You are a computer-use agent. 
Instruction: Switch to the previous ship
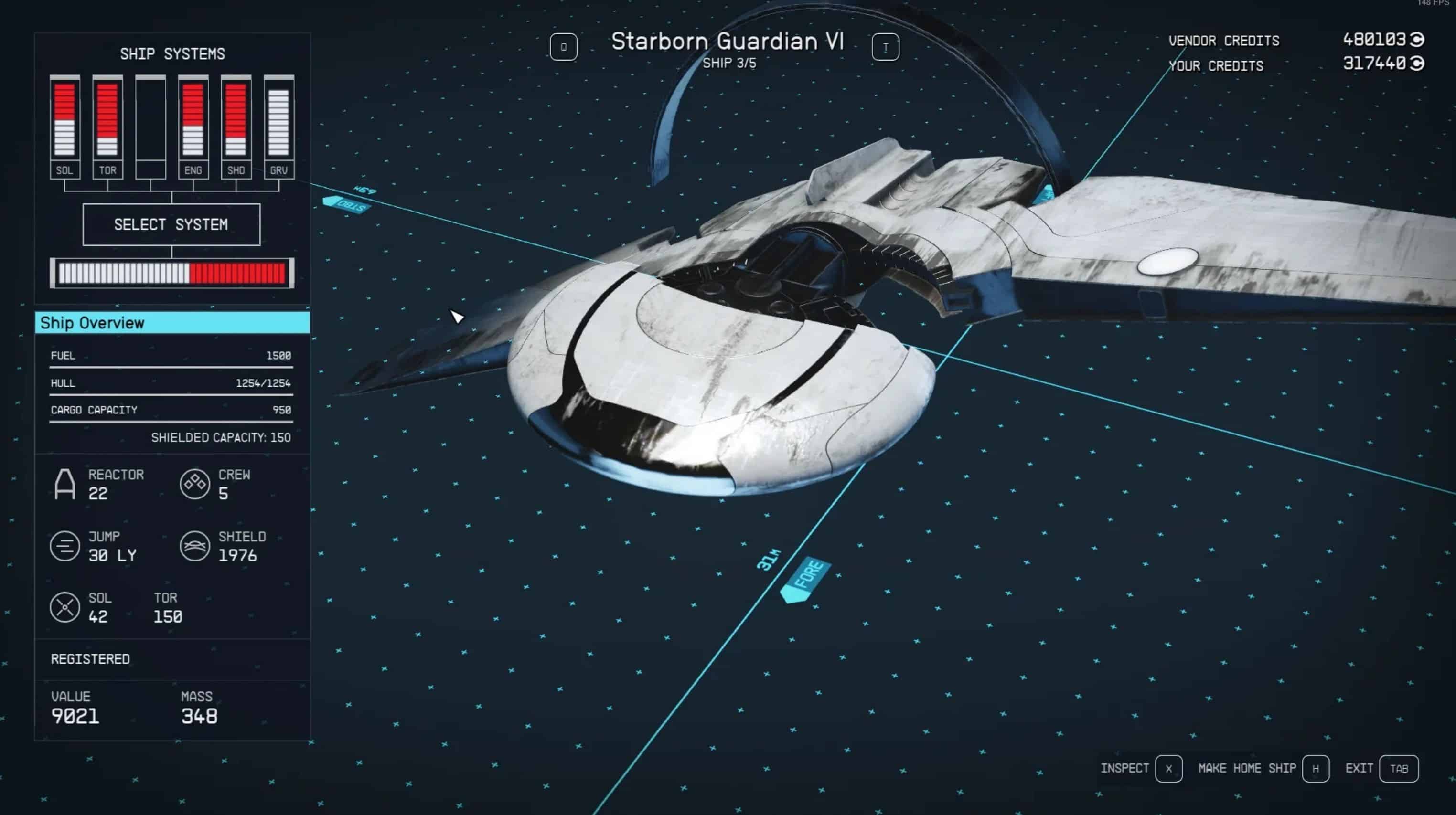(563, 47)
